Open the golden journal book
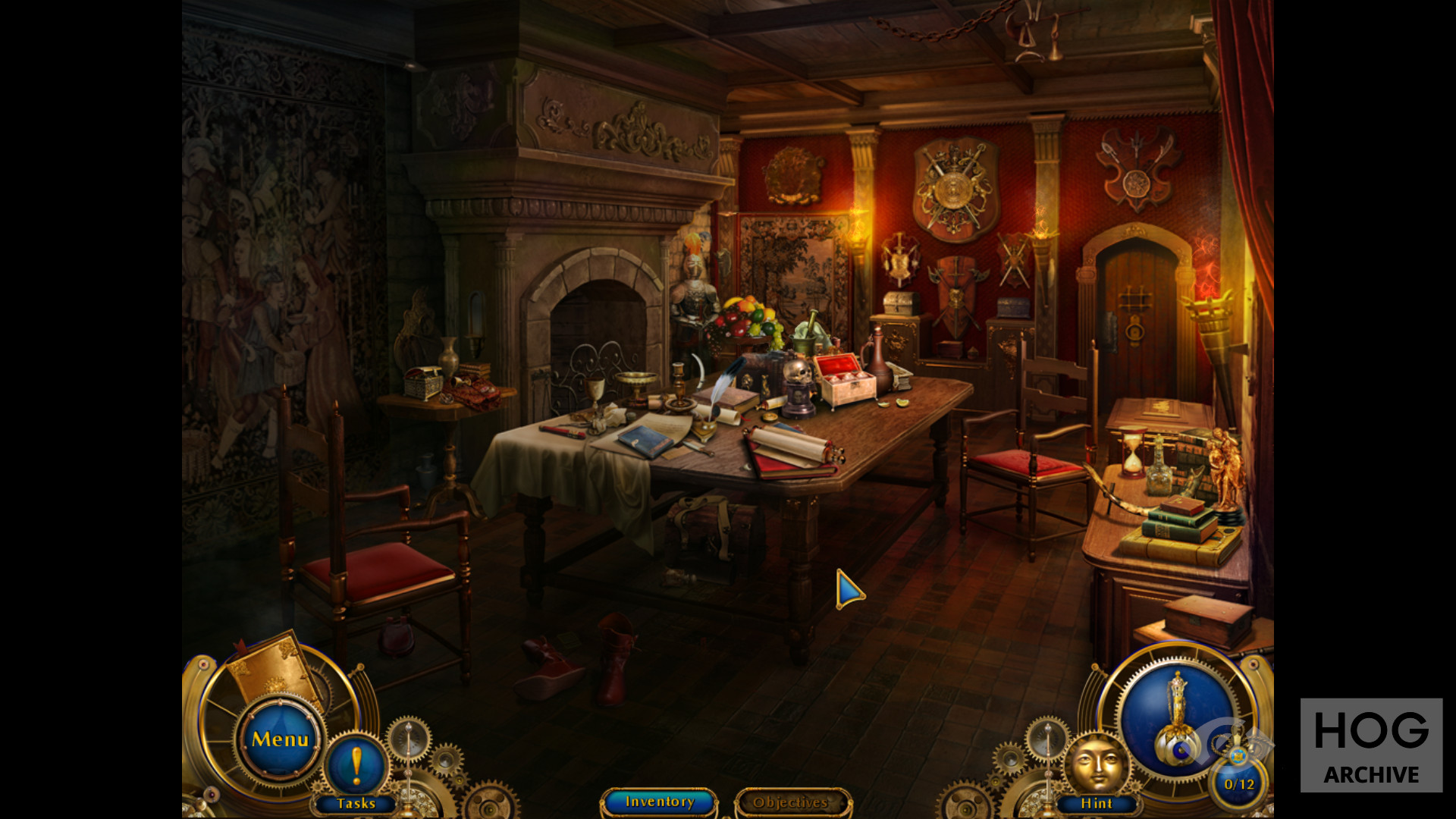The image size is (1456, 819). tap(273, 668)
